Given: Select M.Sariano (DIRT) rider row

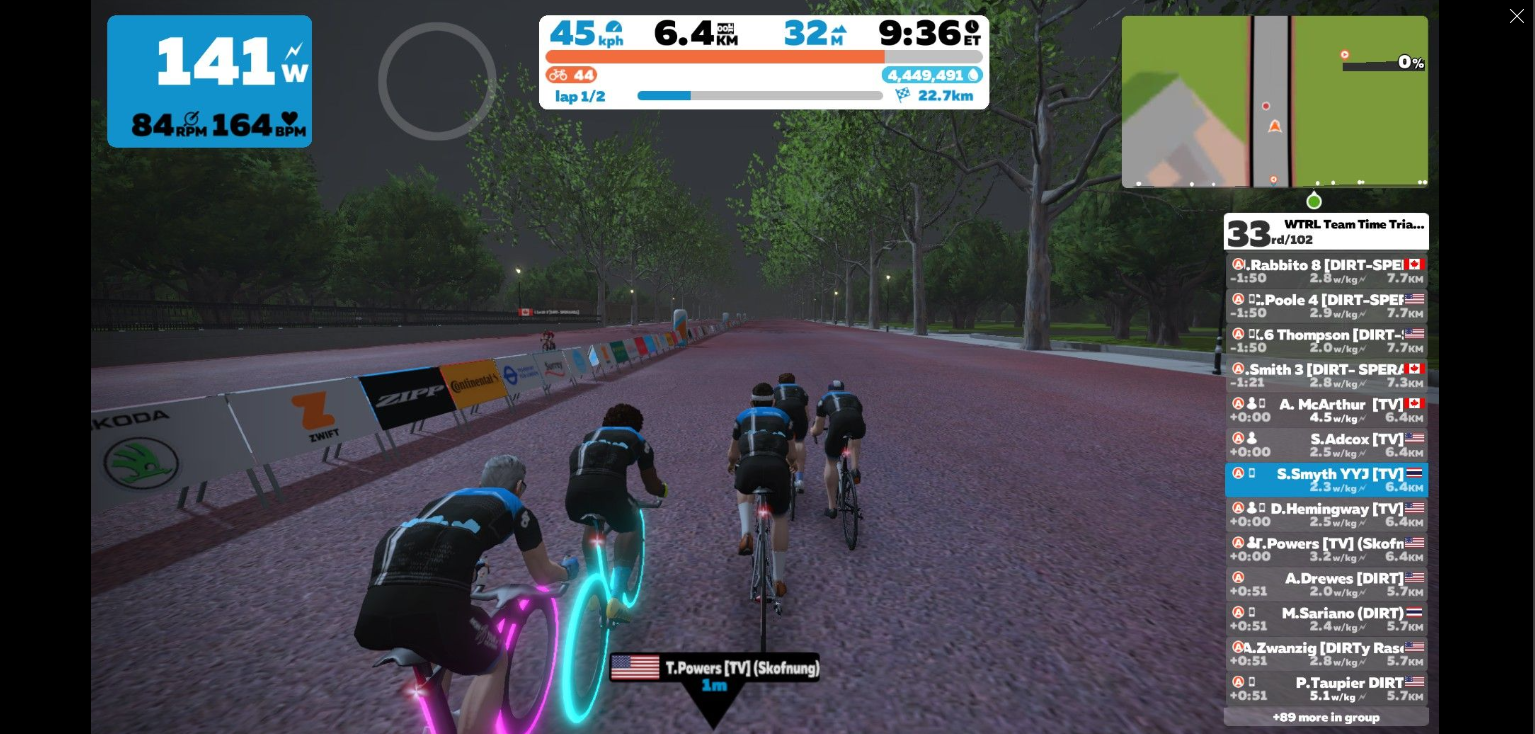Looking at the screenshot, I should point(1326,619).
